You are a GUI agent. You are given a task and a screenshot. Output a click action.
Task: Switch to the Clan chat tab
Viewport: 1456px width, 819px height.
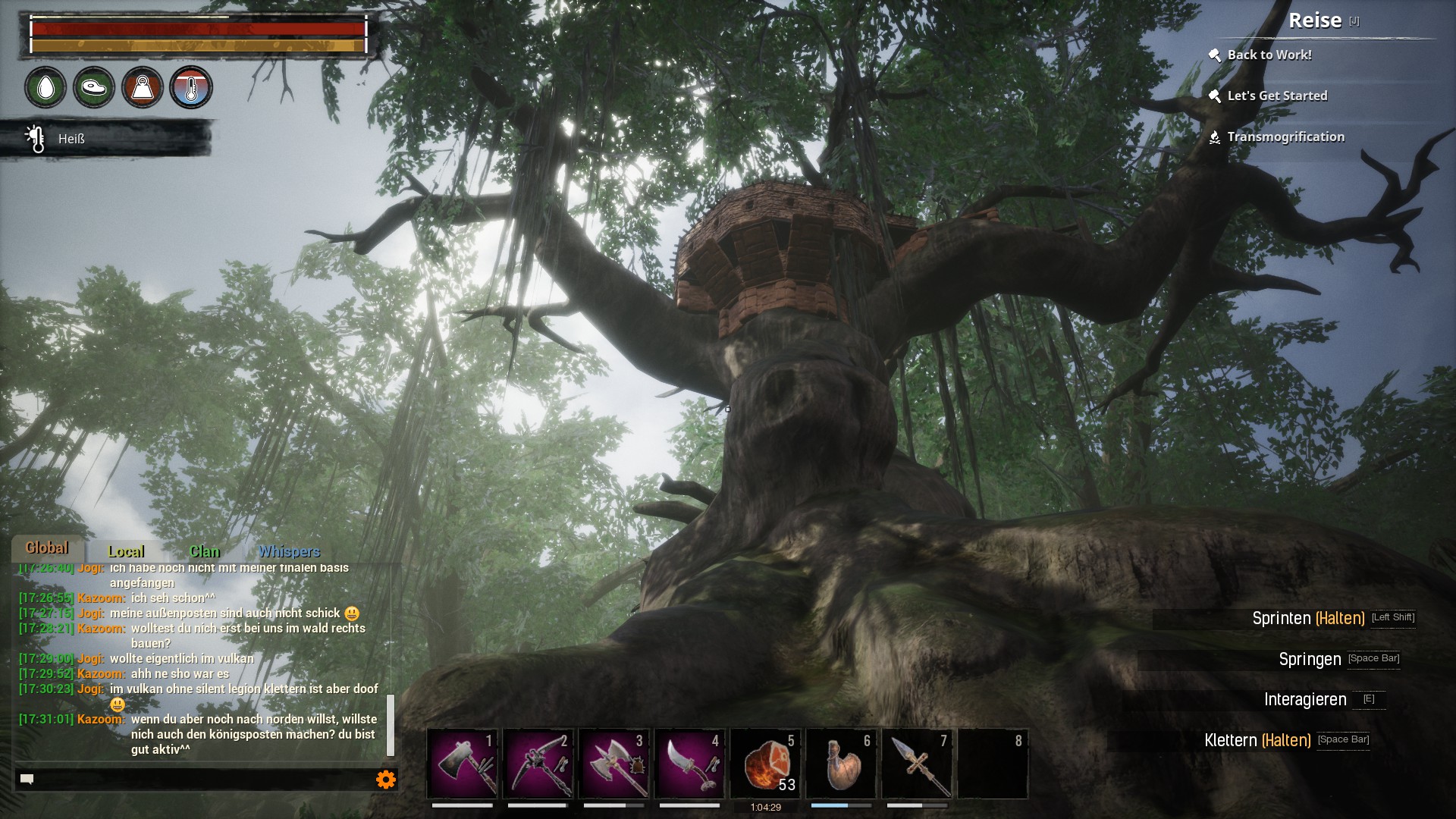coord(204,551)
